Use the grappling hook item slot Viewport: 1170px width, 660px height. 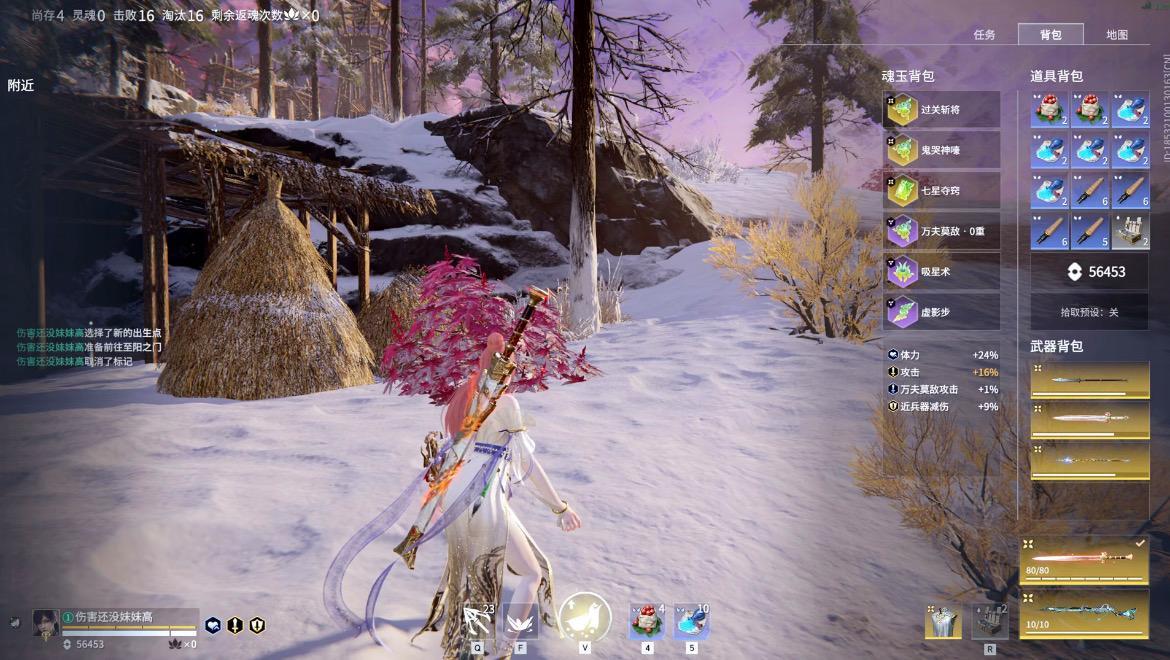pos(479,621)
